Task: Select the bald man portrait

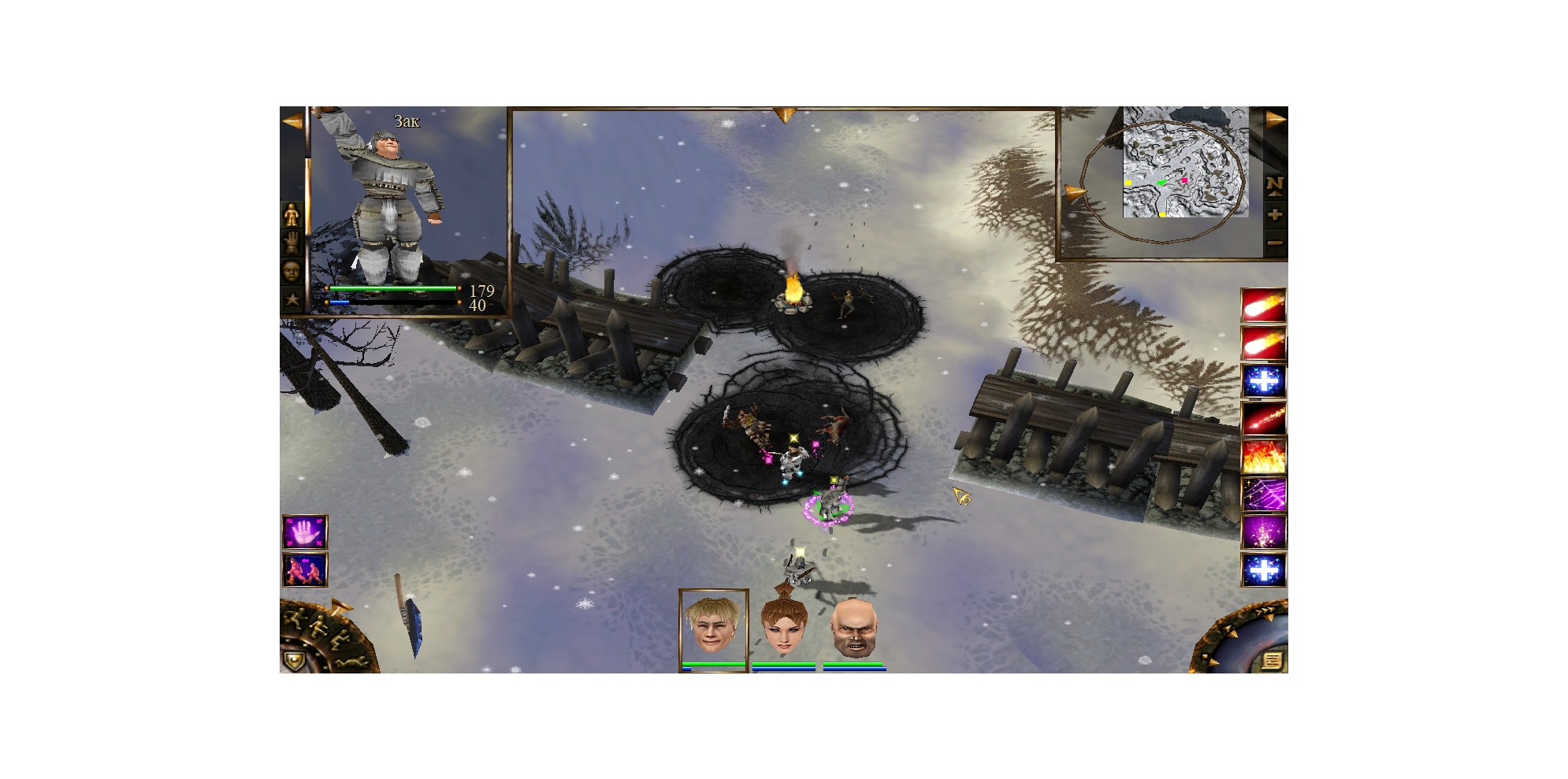Action: (x=854, y=629)
